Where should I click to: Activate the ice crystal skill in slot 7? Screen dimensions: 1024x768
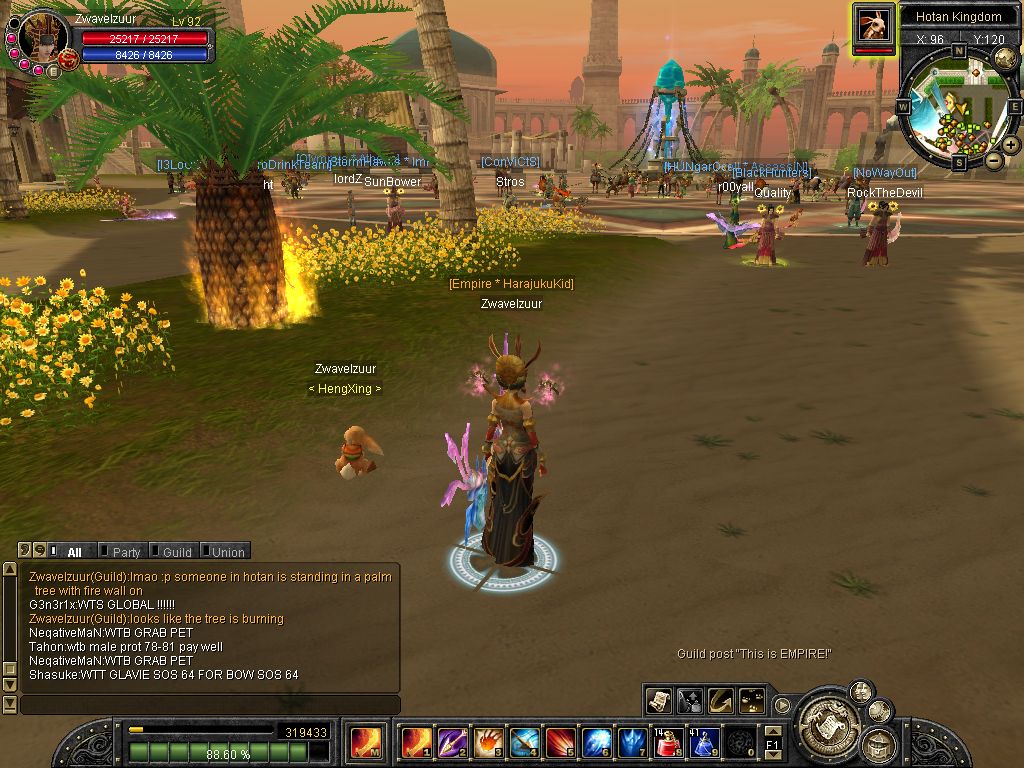click(x=633, y=743)
